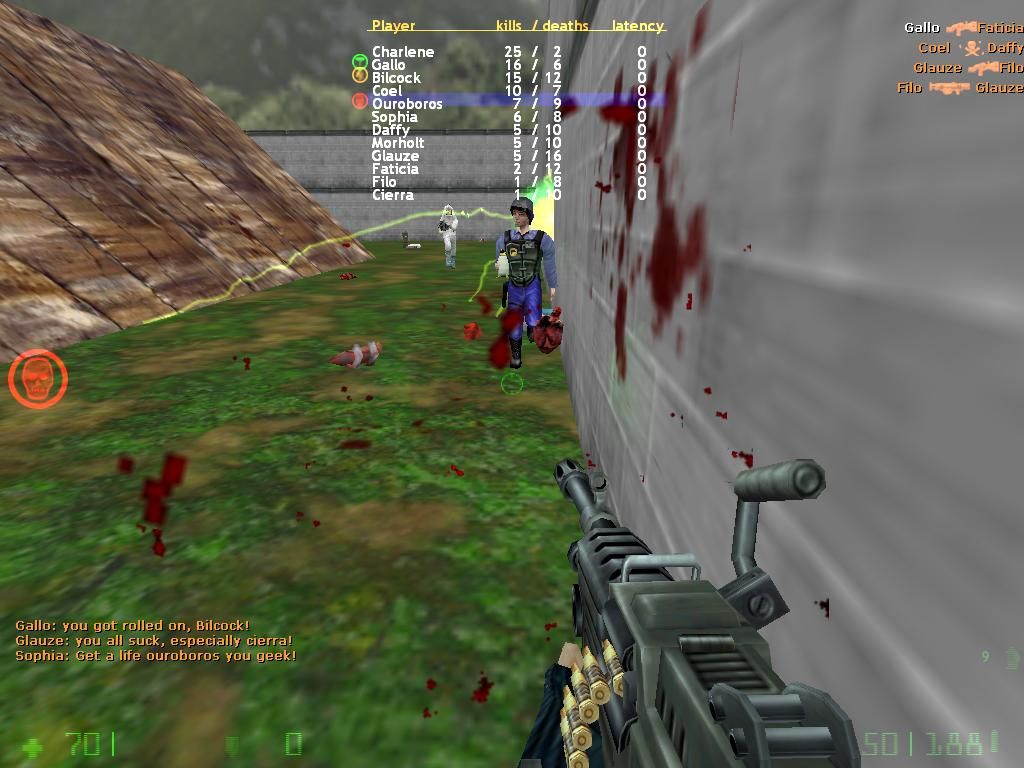Choose Morholt in the player list
The height and width of the screenshot is (768, 1024).
click(398, 143)
